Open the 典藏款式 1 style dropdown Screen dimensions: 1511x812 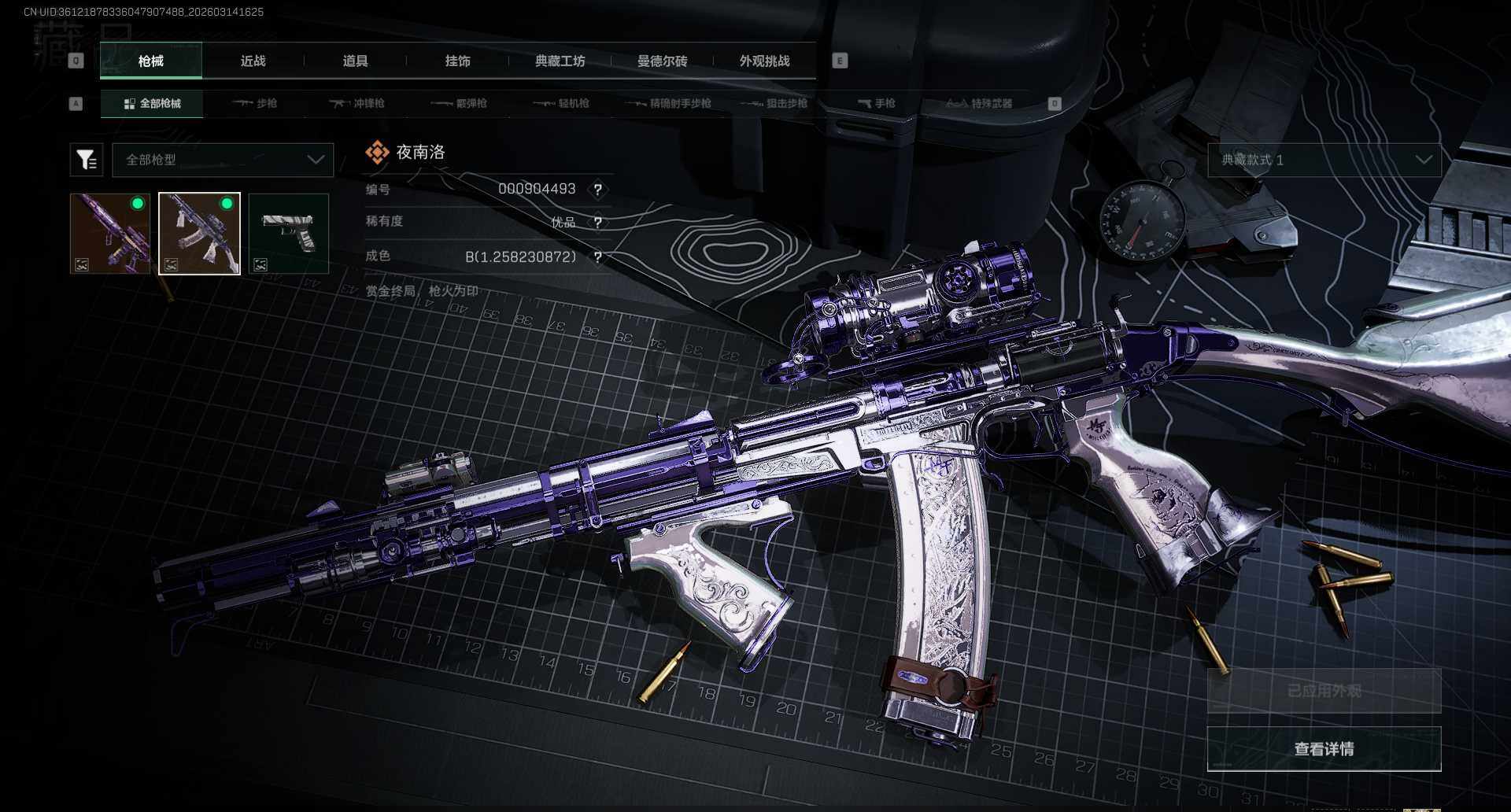pyautogui.click(x=1324, y=160)
